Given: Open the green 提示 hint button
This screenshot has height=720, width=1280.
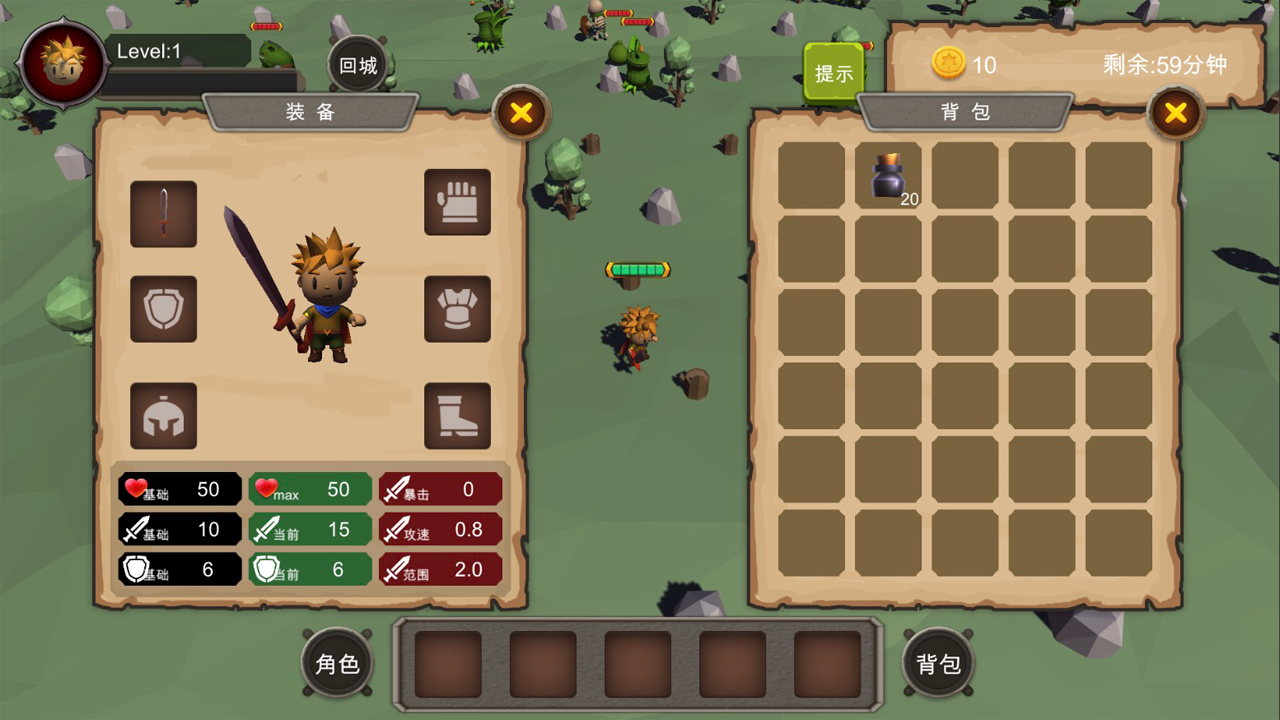Looking at the screenshot, I should click(x=834, y=72).
